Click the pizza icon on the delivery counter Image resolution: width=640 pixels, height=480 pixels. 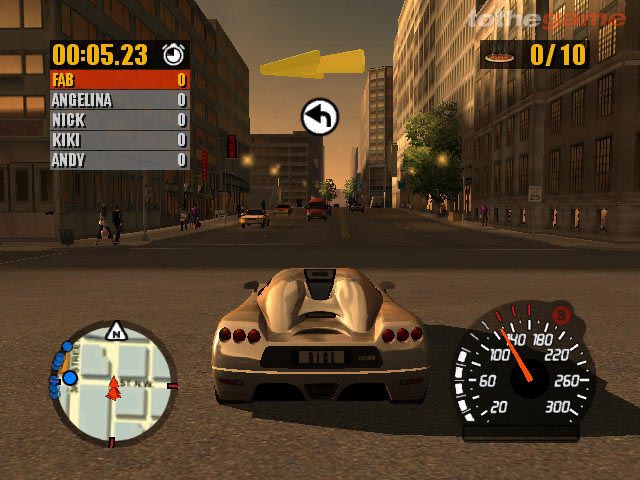(497, 56)
